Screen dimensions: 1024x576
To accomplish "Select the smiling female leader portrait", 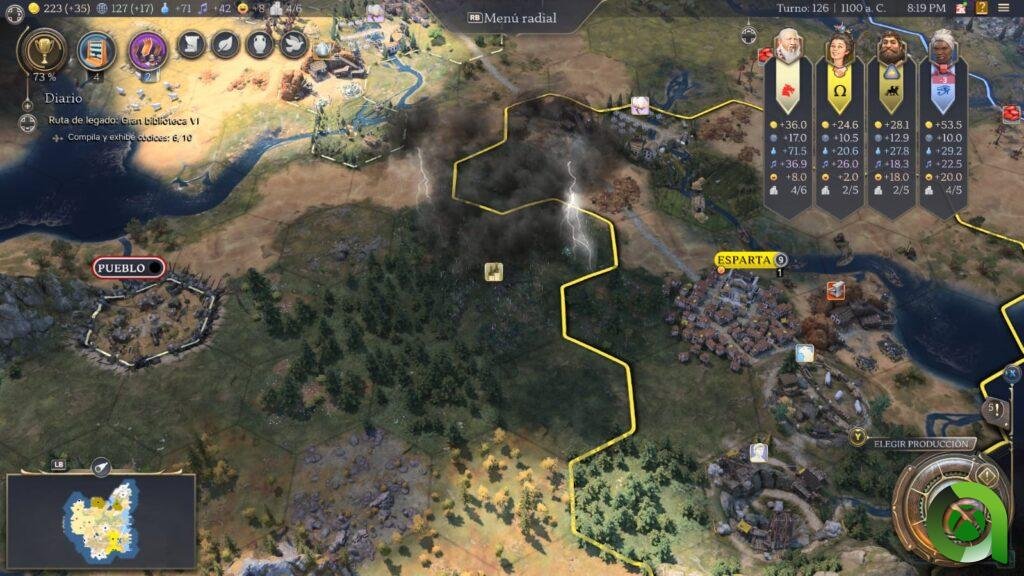I will pos(839,48).
